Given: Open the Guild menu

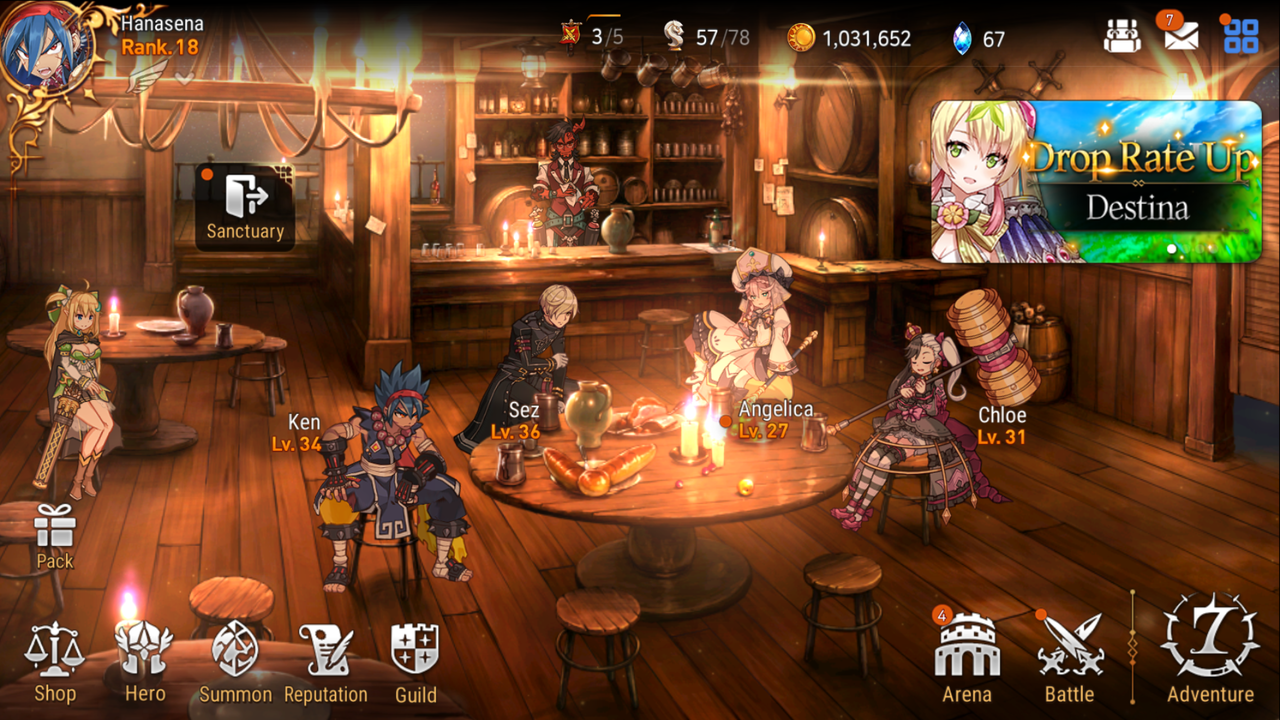Looking at the screenshot, I should 415,660.
